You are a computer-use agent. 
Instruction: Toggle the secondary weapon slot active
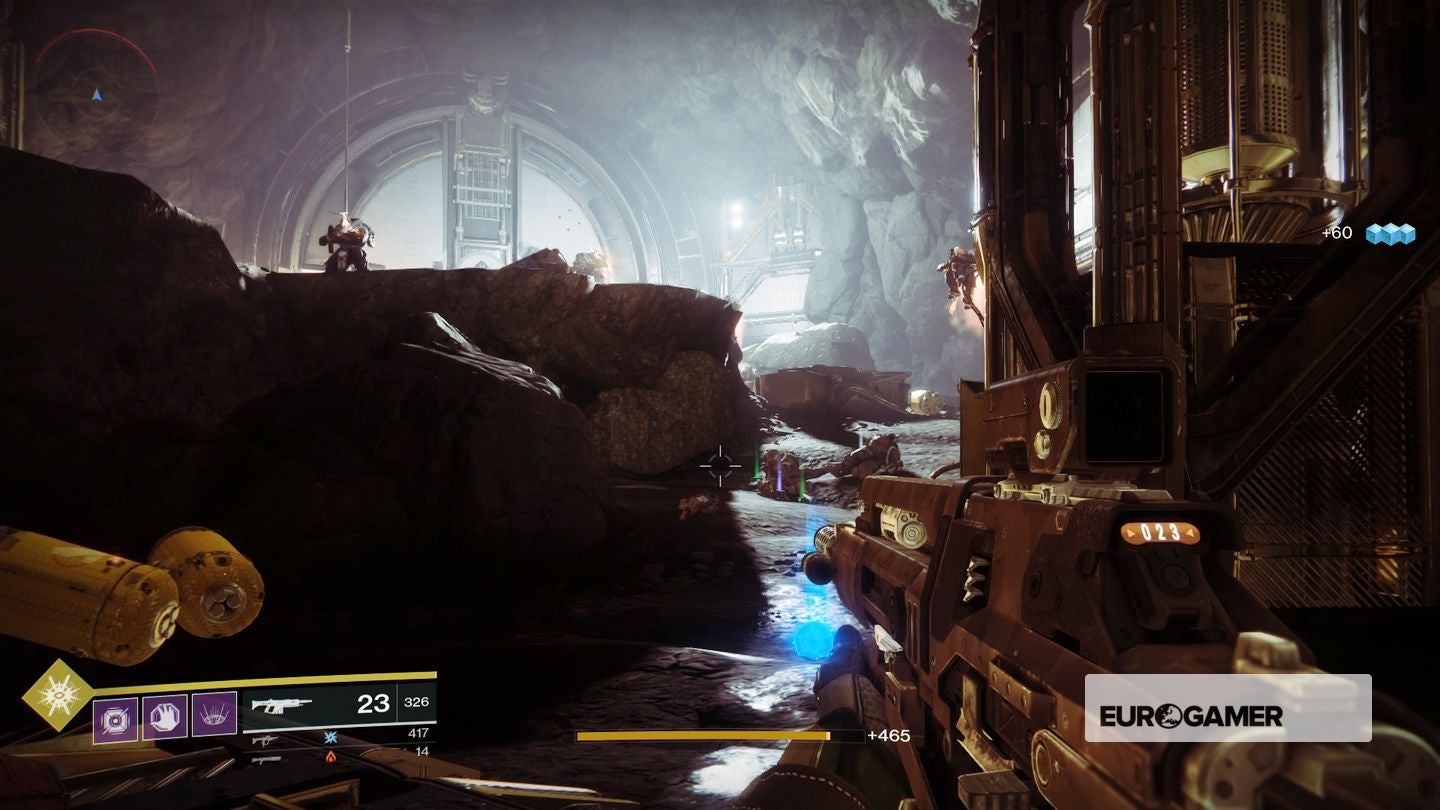(x=265, y=740)
